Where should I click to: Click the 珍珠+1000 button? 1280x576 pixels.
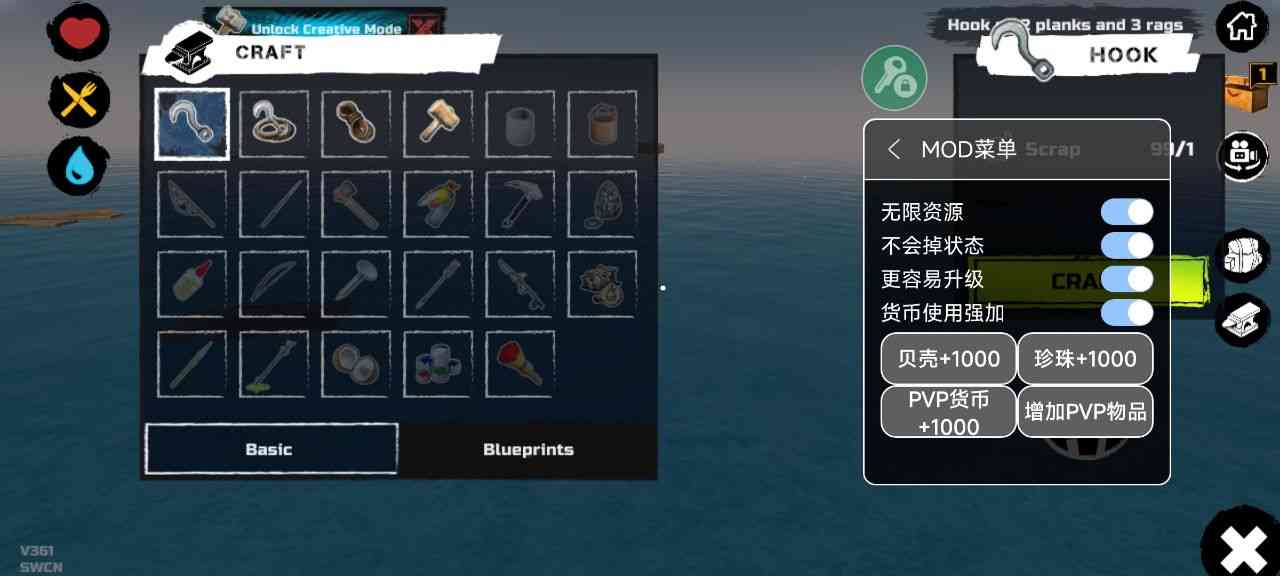tap(1085, 359)
